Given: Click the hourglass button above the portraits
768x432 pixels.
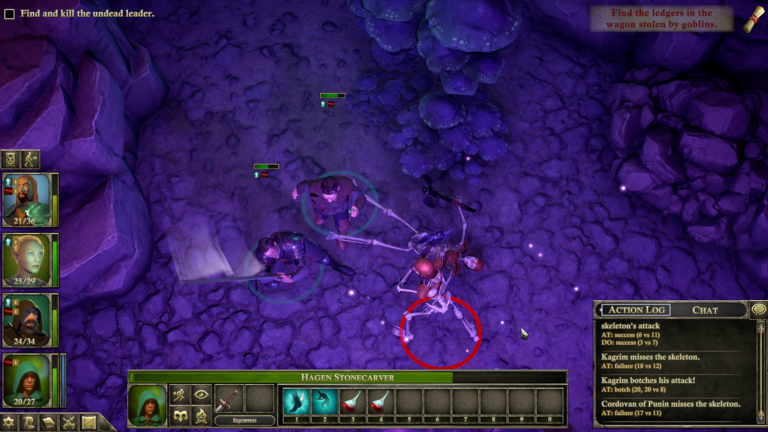Looking at the screenshot, I should 11,158.
